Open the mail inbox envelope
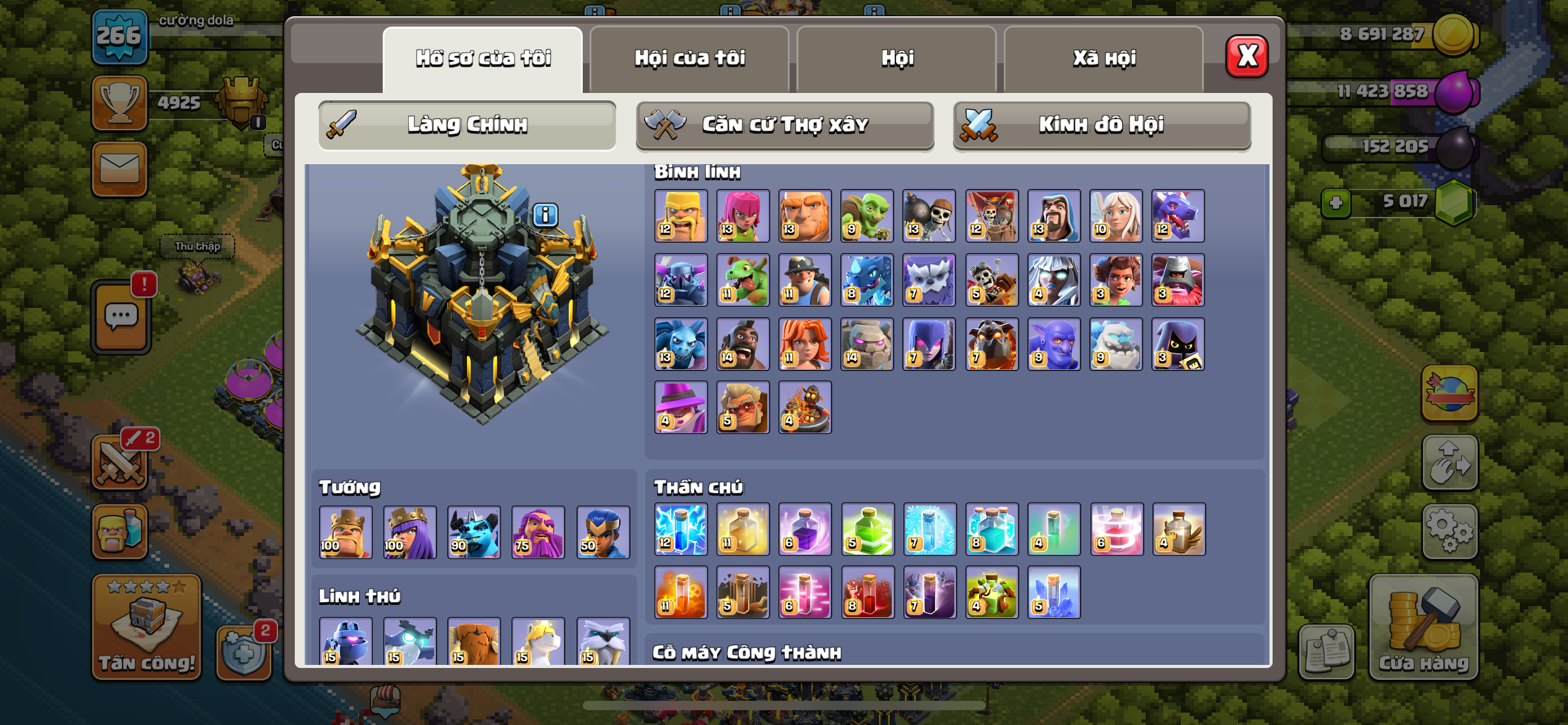 (x=120, y=169)
